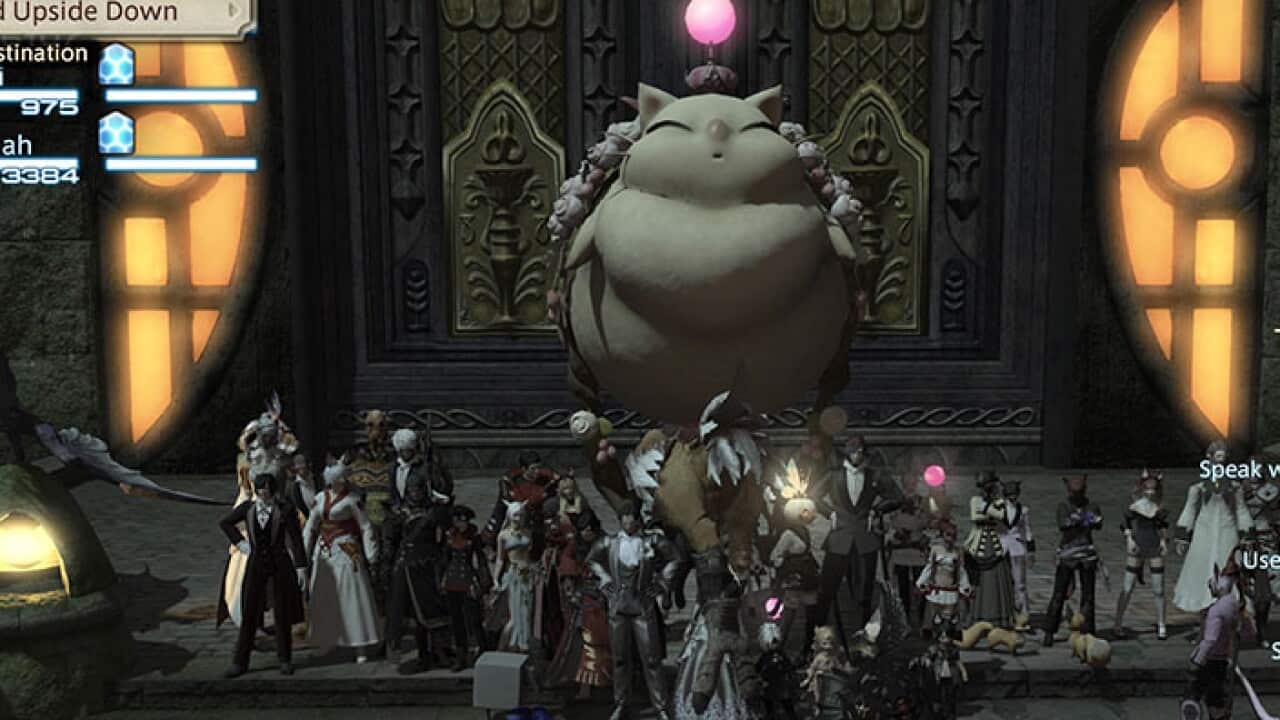Click the arrow on the quest title banner

tap(236, 11)
